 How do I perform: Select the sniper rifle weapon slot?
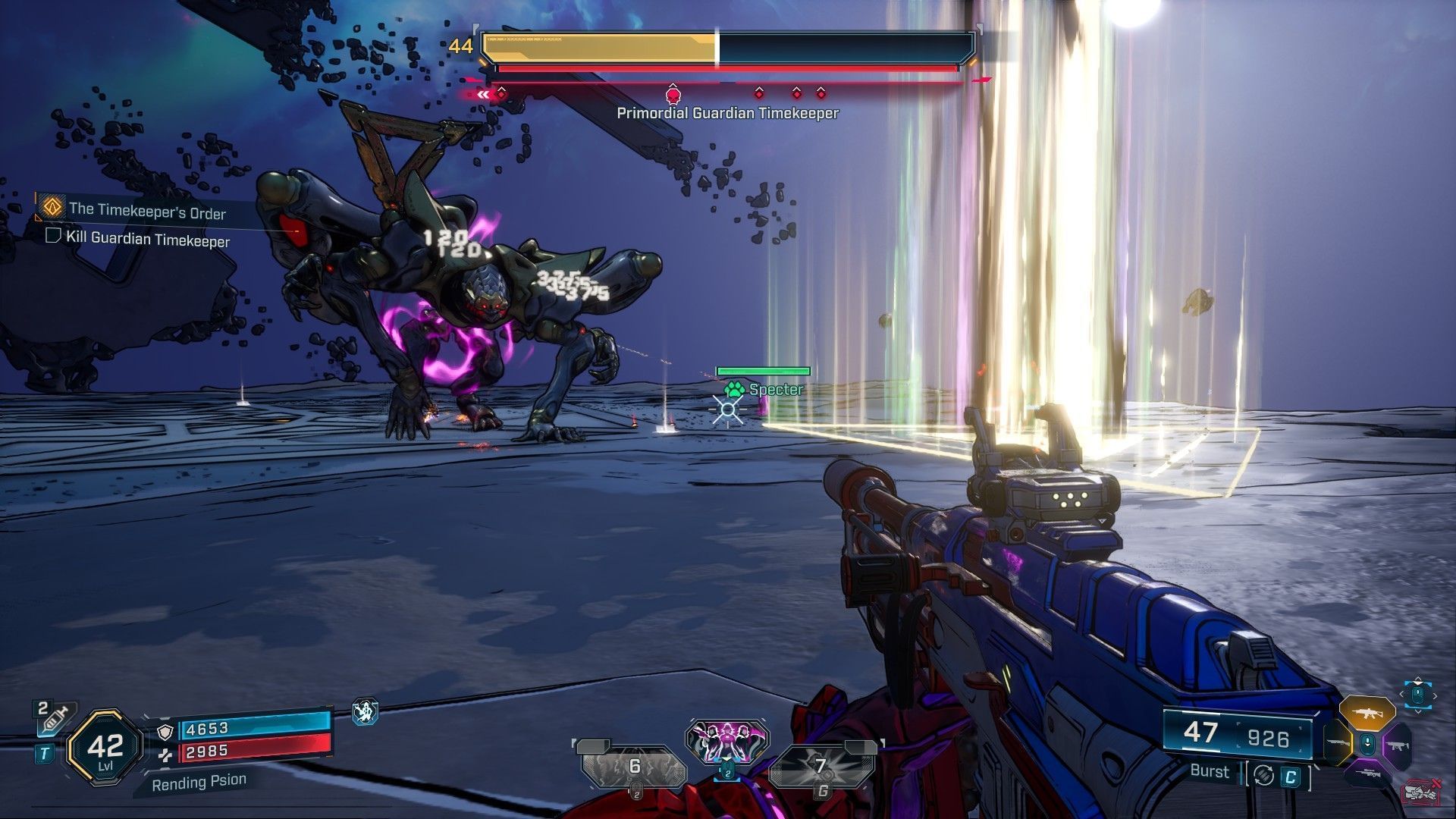click(1367, 774)
